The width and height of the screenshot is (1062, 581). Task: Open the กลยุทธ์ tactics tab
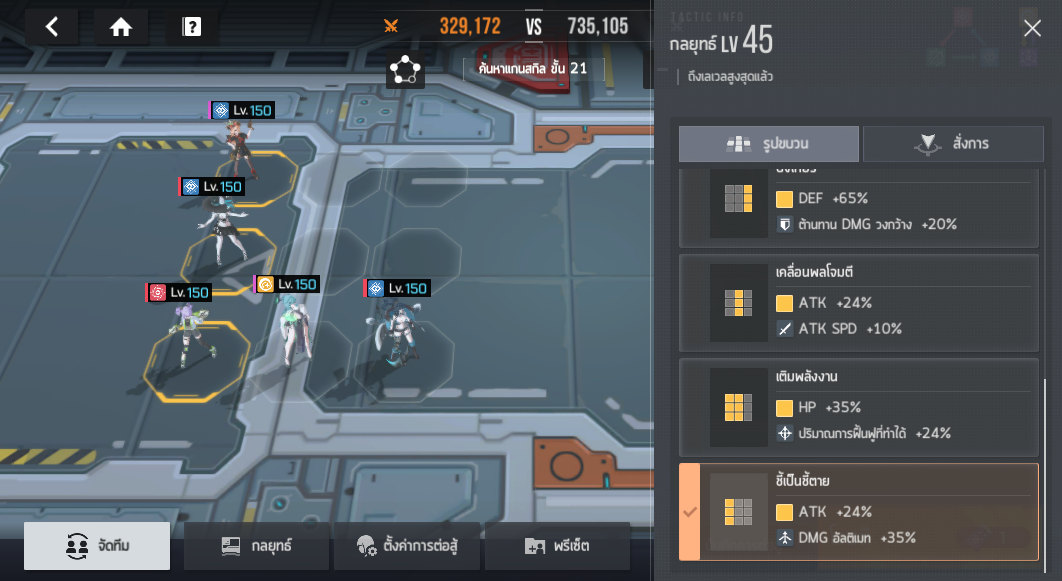click(x=257, y=546)
